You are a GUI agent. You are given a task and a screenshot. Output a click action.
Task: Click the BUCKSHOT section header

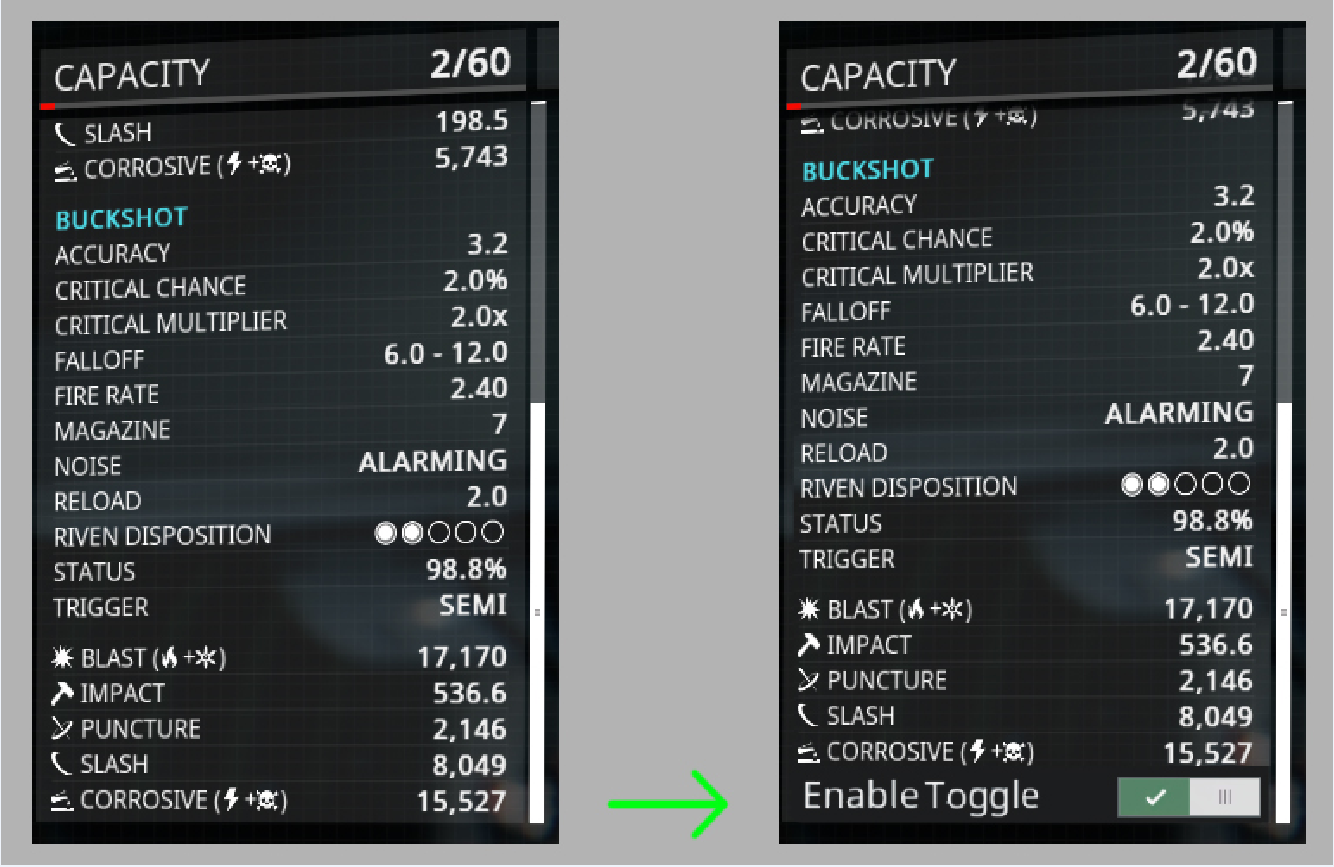click(120, 218)
